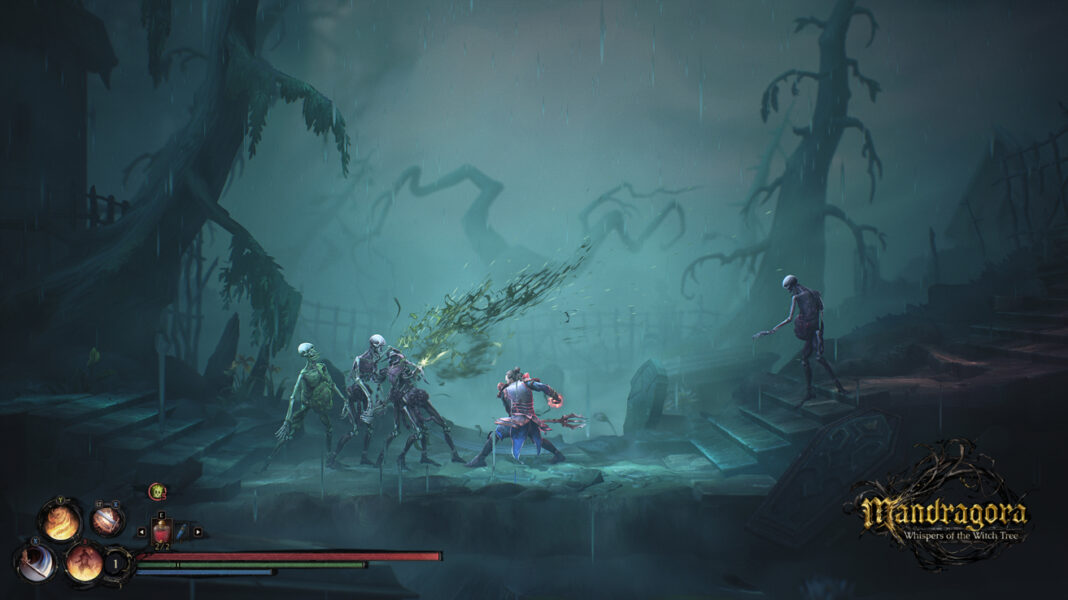The height and width of the screenshot is (600, 1068).
Task: Activate the flaming figure ability icon
Action: pyautogui.click(x=83, y=561)
